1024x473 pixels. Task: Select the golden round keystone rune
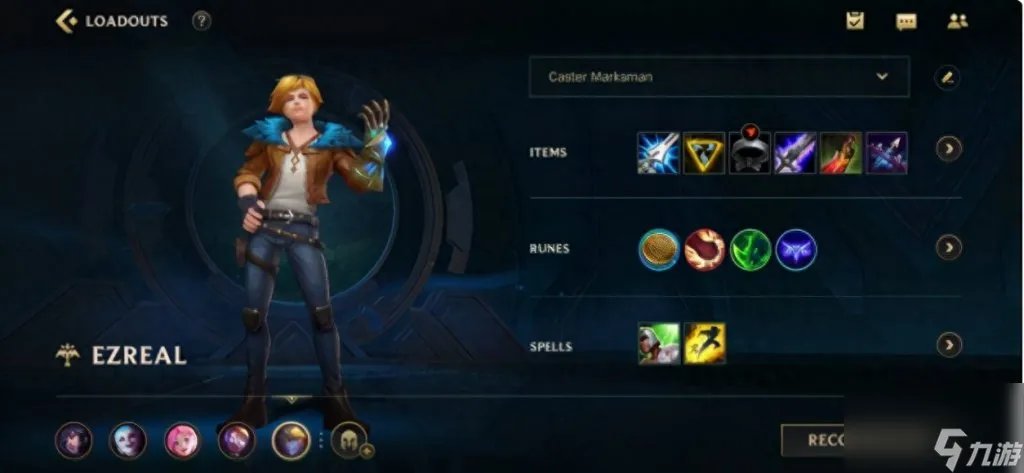[x=659, y=250]
